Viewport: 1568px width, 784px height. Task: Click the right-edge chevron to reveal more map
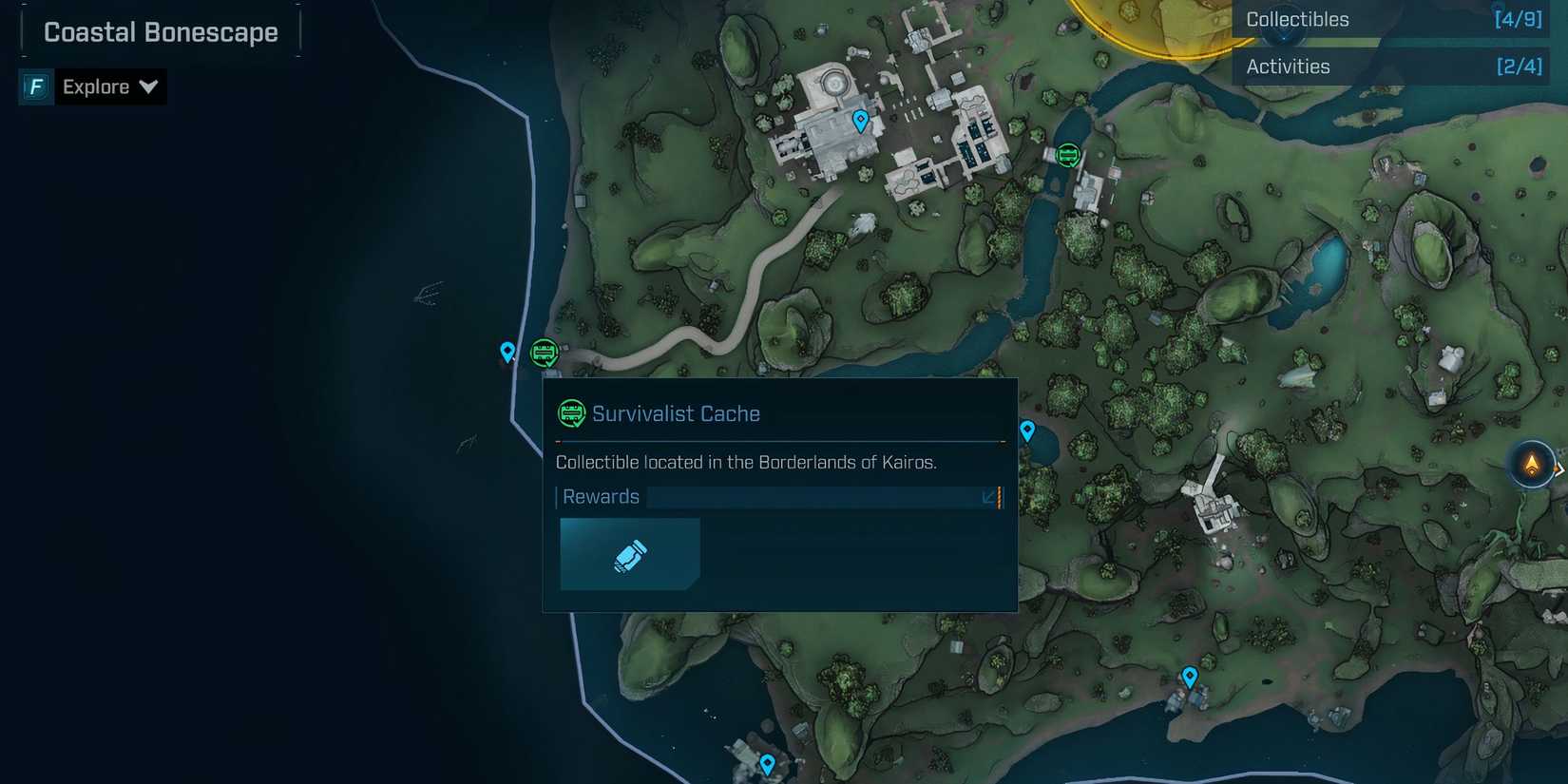tap(1561, 468)
